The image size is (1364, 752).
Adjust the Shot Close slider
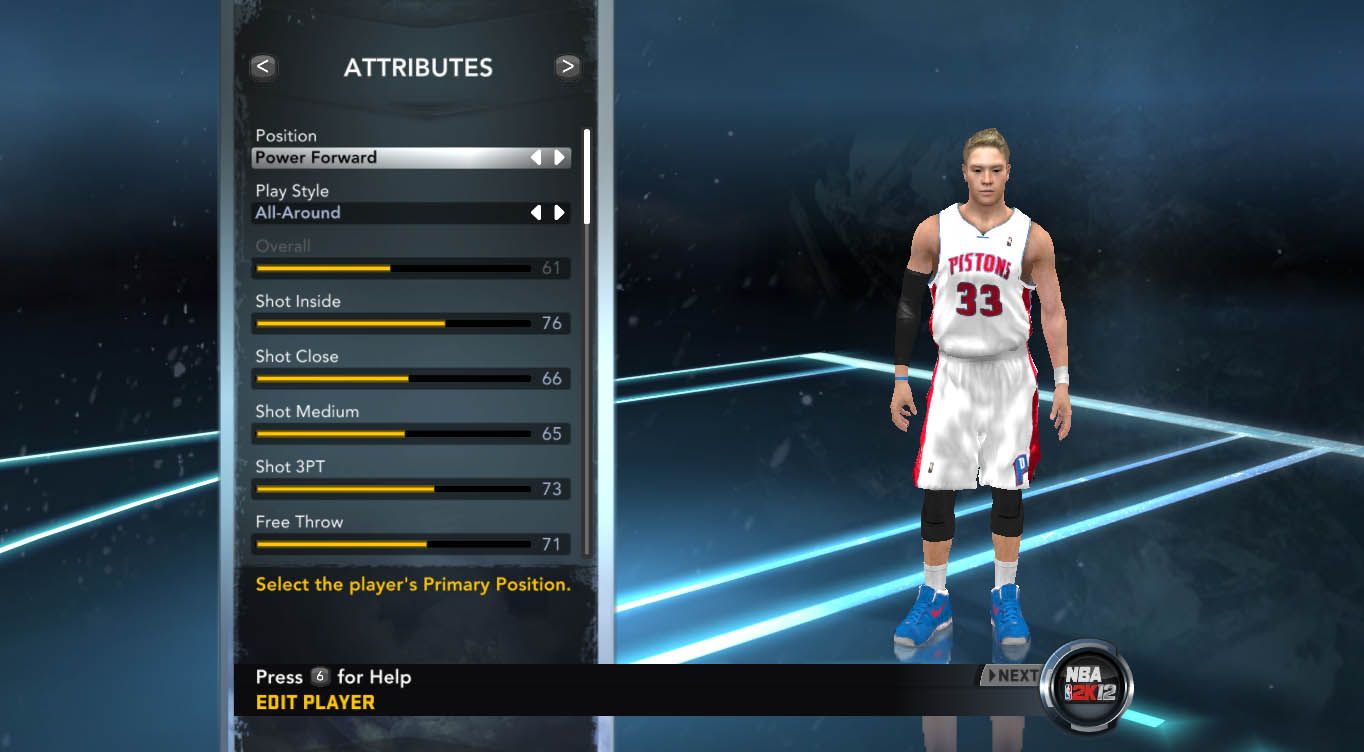click(394, 379)
